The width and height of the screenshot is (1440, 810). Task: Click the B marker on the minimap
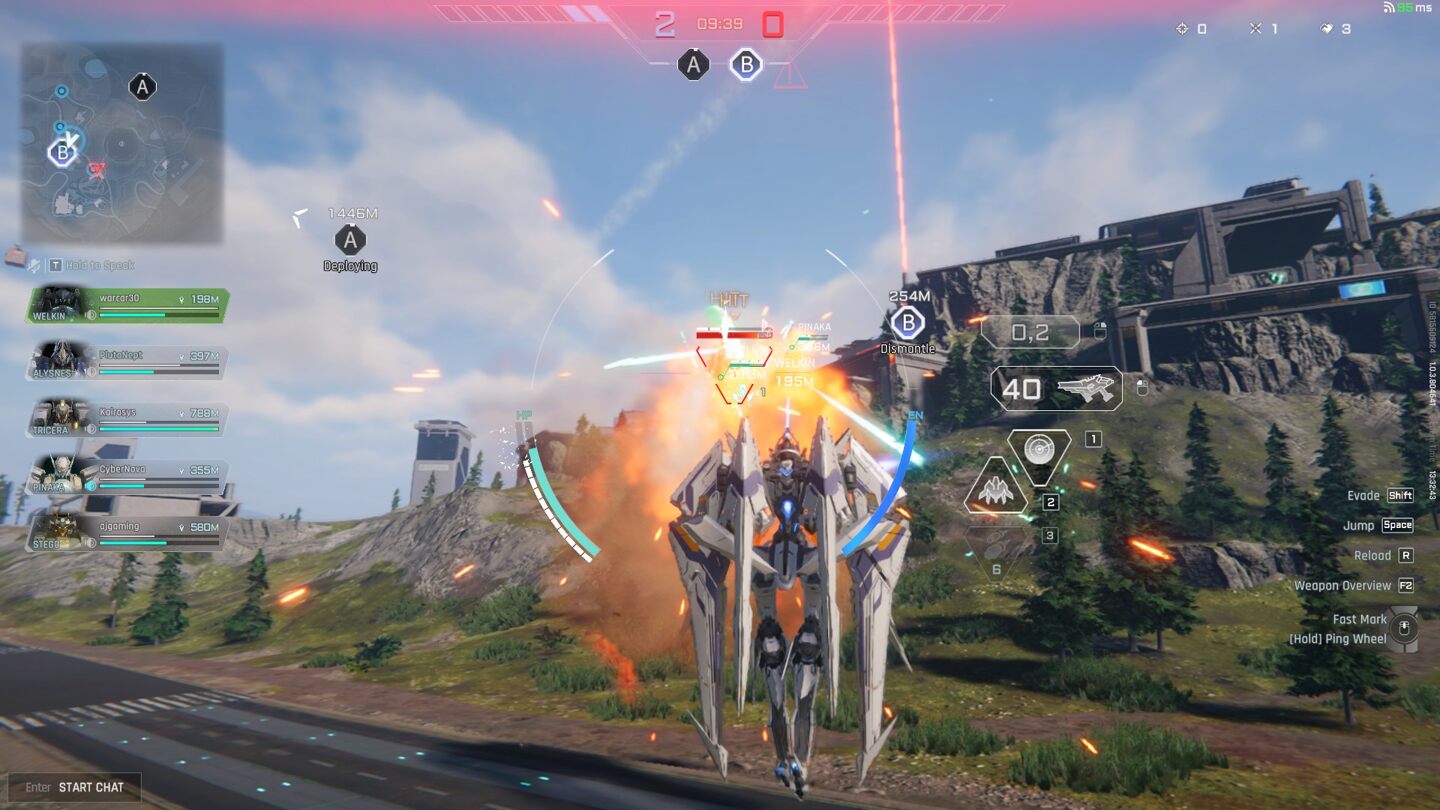click(x=63, y=153)
